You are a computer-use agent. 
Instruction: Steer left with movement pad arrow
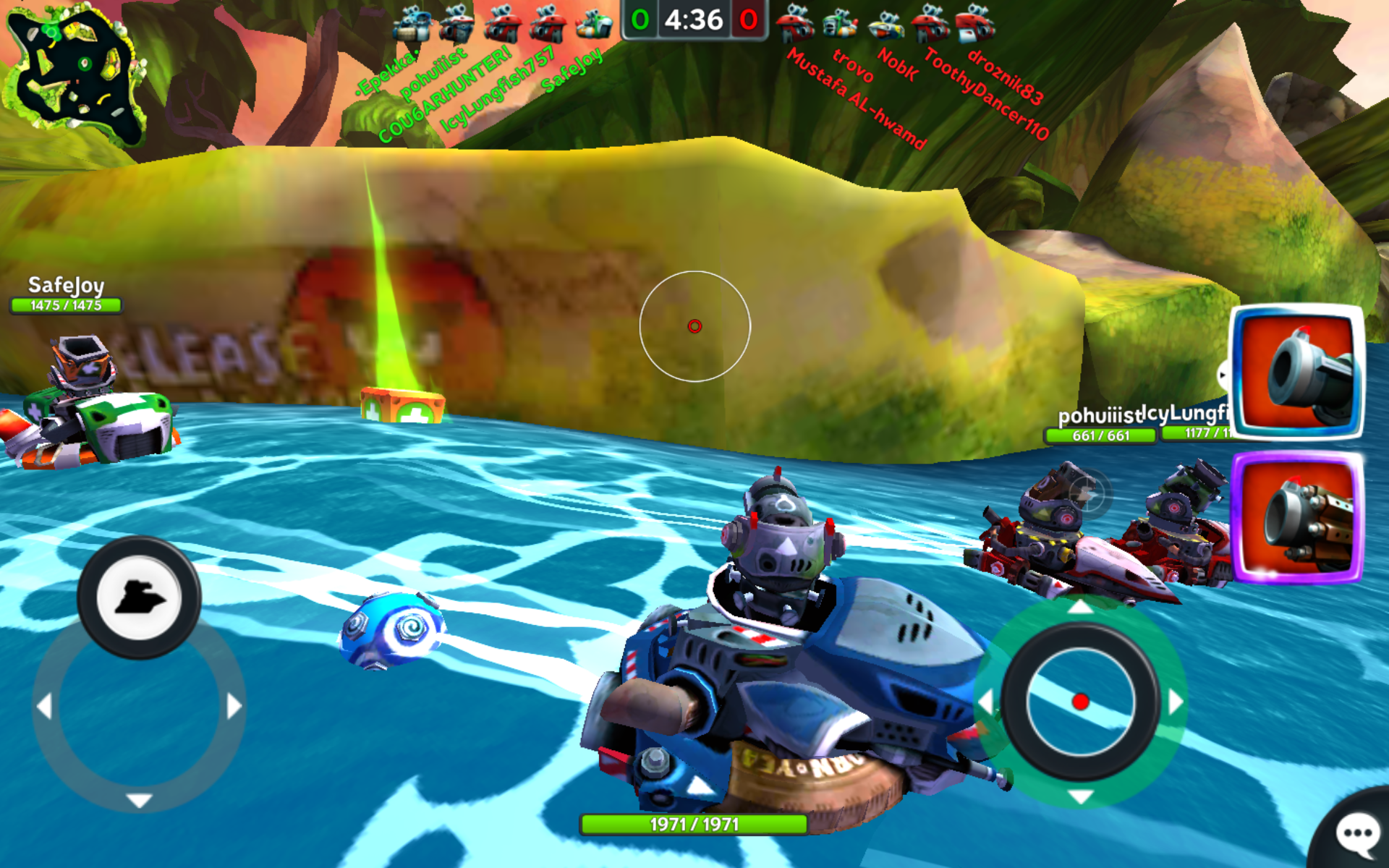point(45,706)
